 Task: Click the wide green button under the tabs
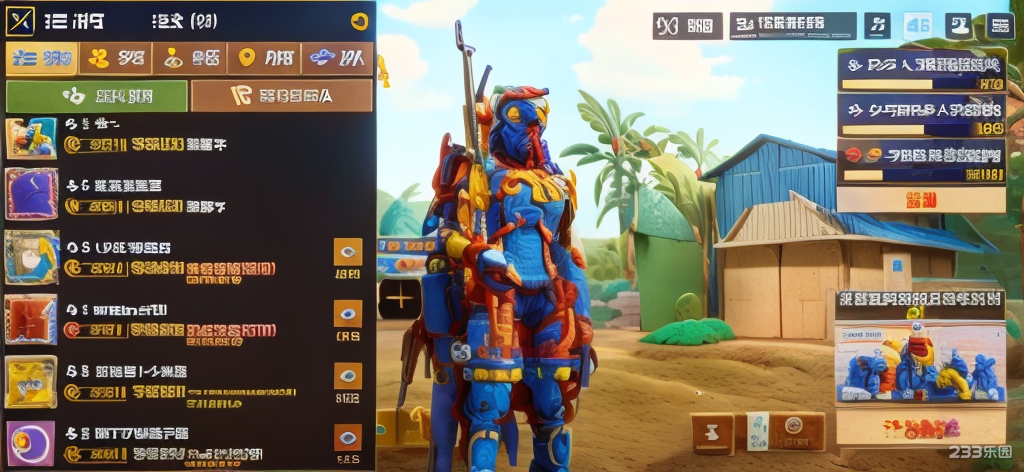[x=97, y=96]
